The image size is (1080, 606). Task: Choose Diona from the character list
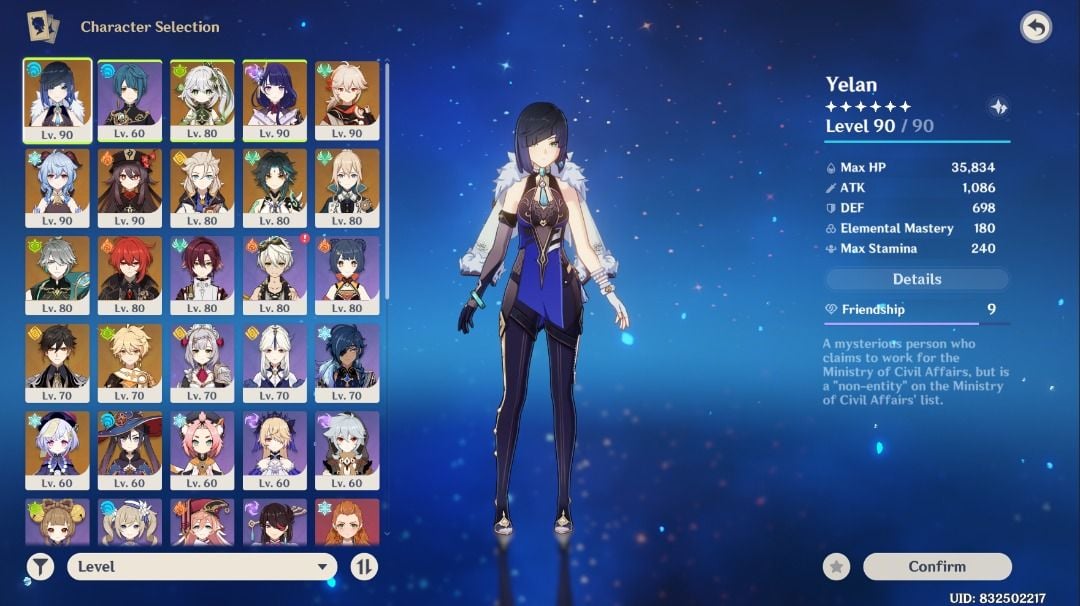coord(202,450)
